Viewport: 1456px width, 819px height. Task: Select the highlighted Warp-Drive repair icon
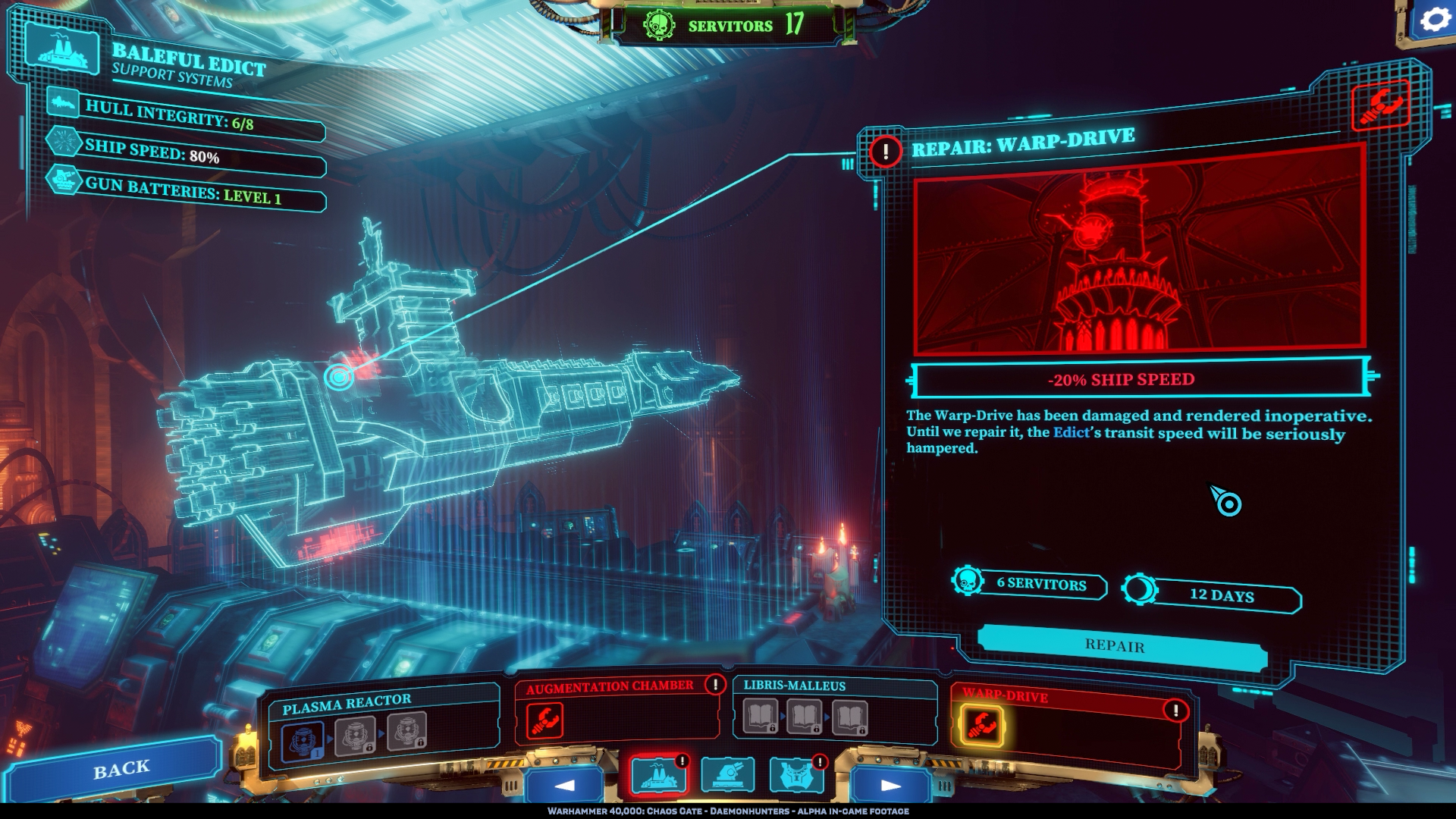click(982, 724)
